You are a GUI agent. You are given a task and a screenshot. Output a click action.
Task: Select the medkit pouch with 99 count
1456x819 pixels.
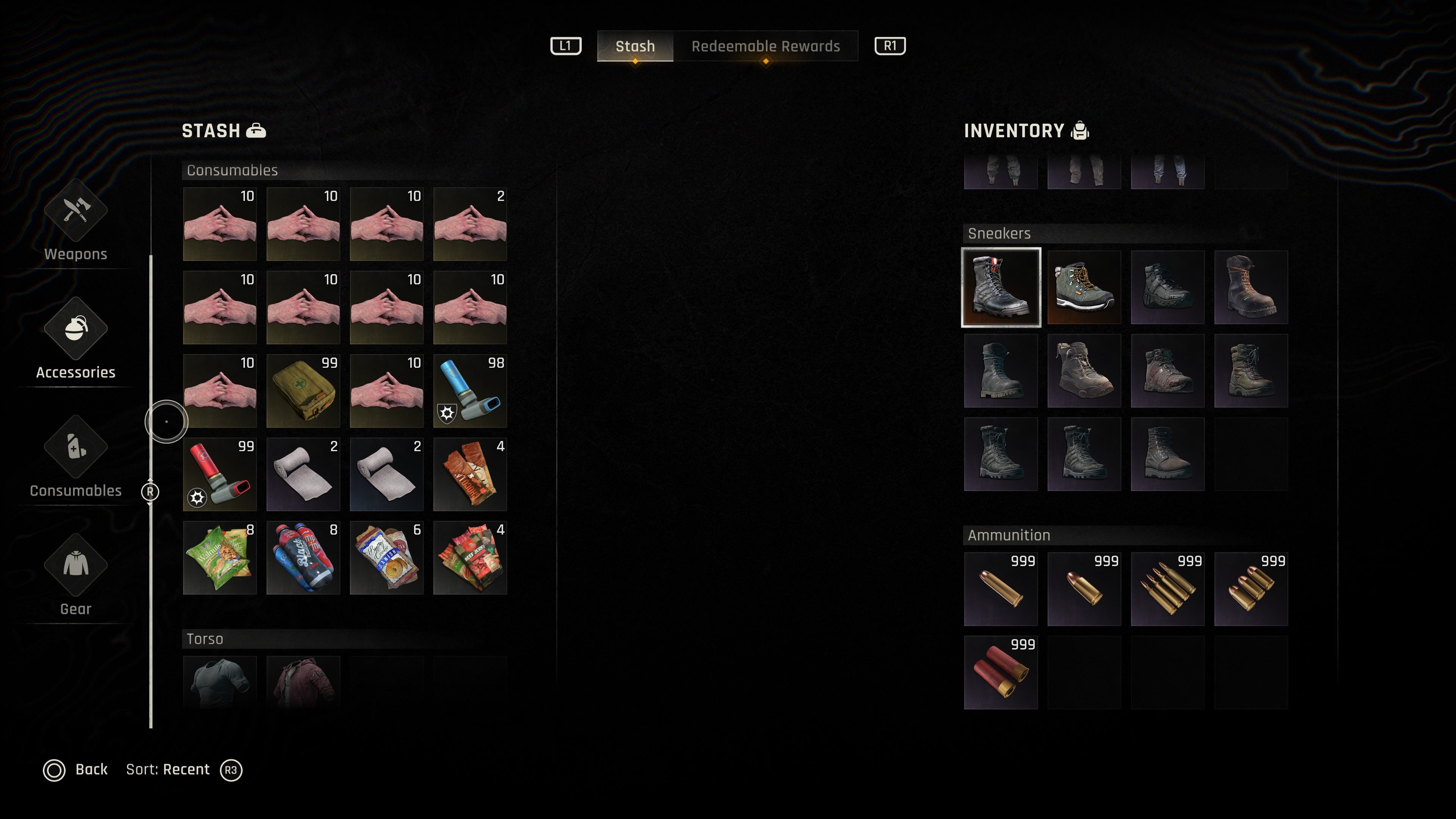click(x=303, y=391)
